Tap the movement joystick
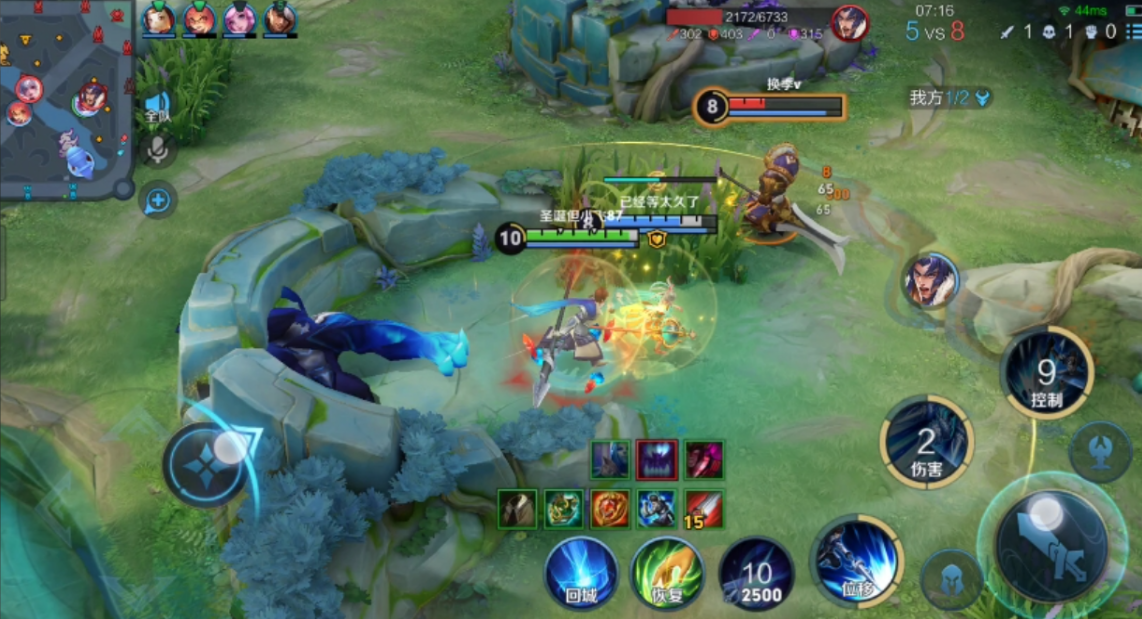1142x619 pixels. [x=206, y=463]
